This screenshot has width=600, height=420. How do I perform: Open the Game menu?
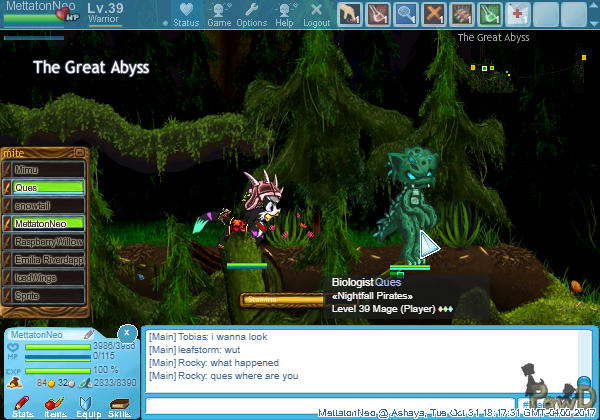(219, 15)
